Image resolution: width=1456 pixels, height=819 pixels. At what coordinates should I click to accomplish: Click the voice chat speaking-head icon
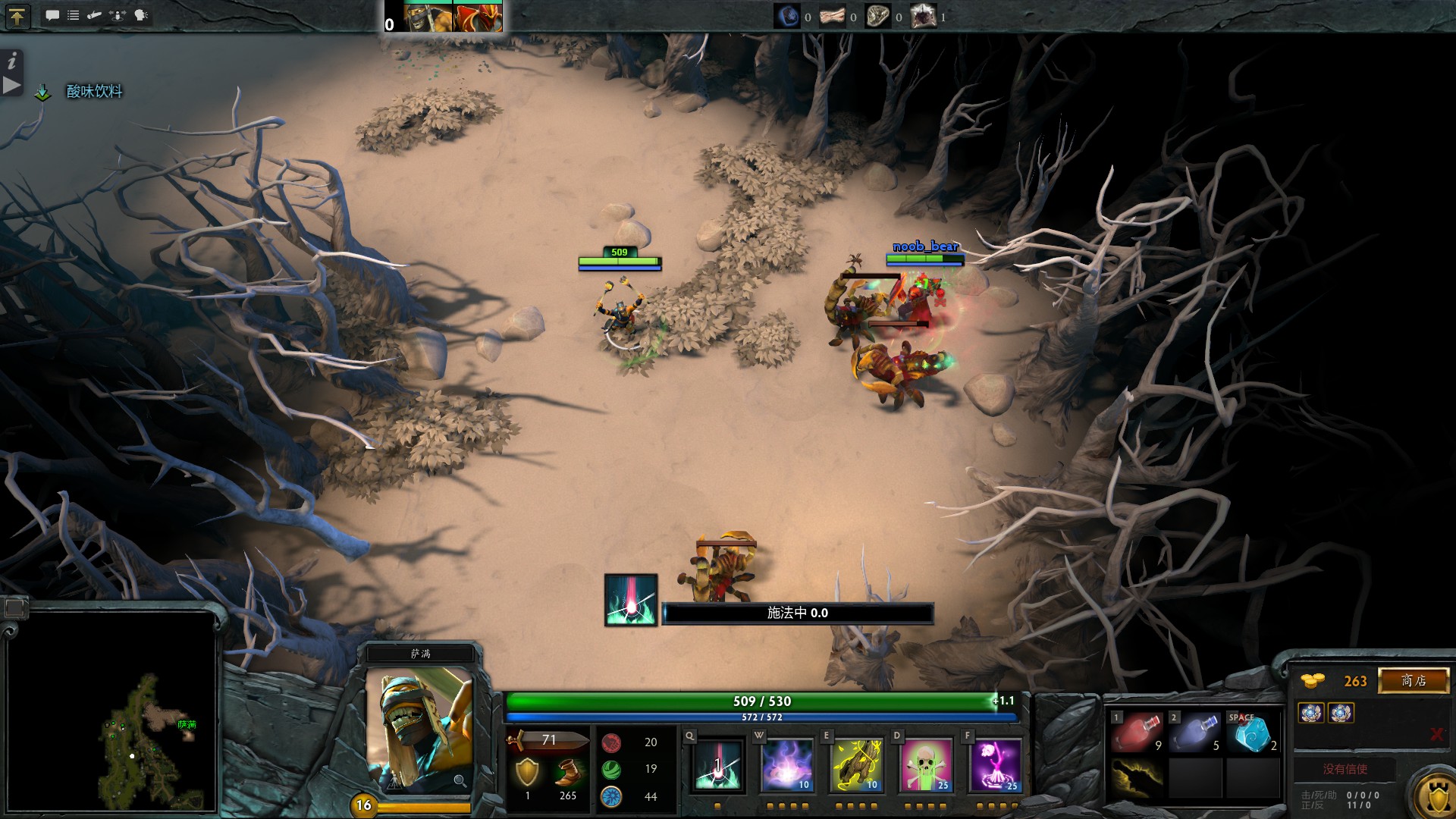coord(141,15)
